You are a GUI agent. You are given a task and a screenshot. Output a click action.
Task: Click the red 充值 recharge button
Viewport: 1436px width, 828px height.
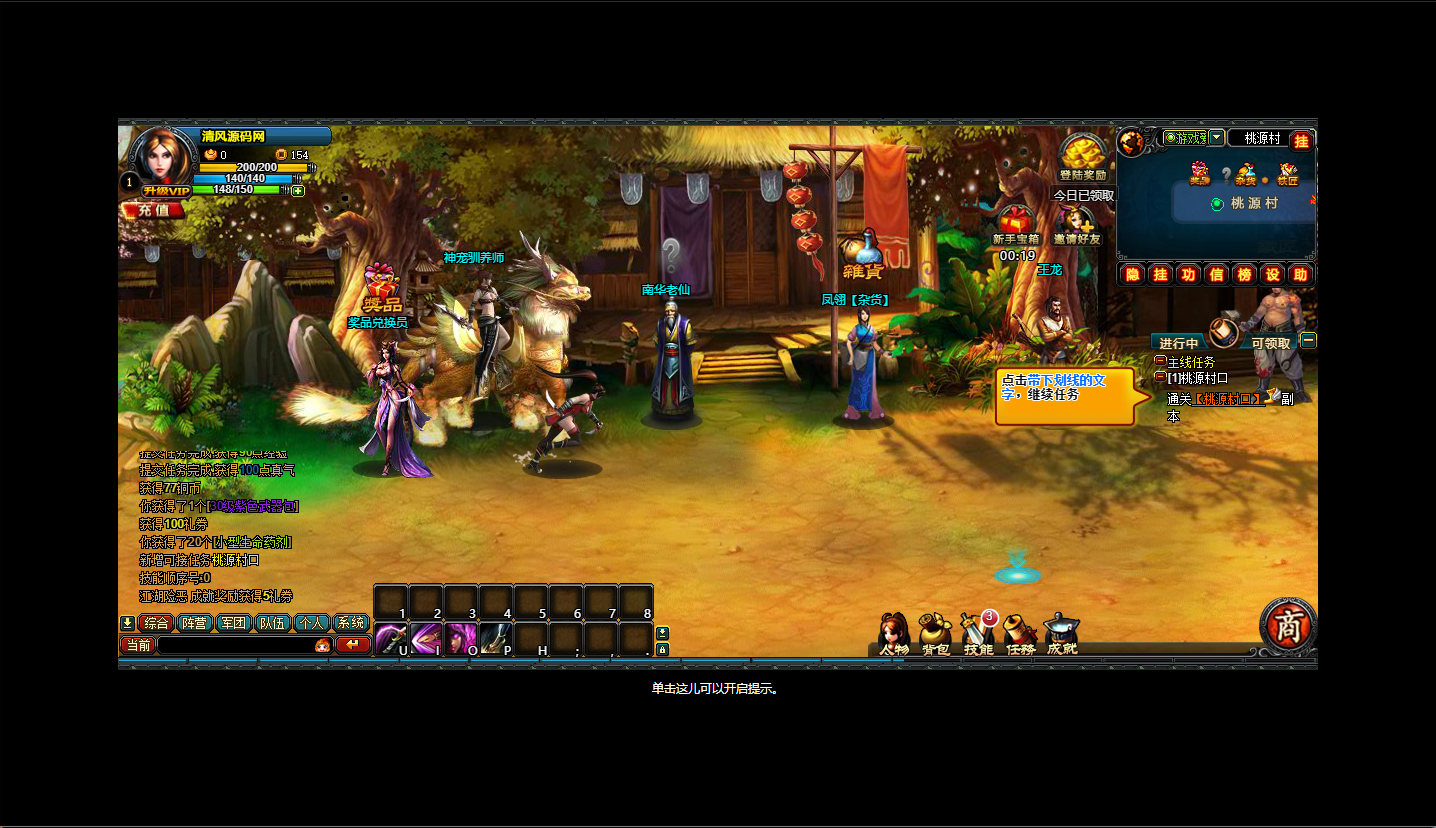click(154, 210)
